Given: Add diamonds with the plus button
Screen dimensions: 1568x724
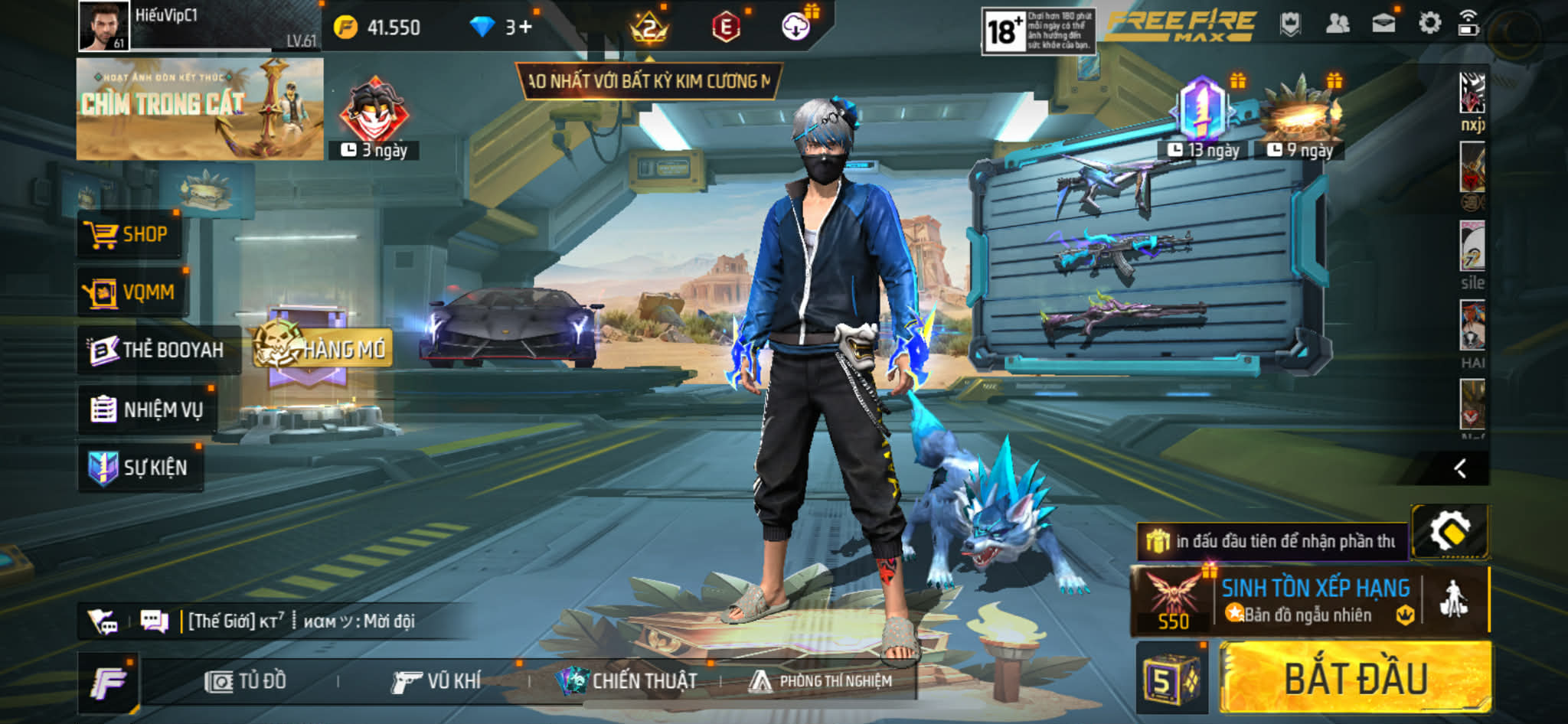Looking at the screenshot, I should [x=525, y=28].
